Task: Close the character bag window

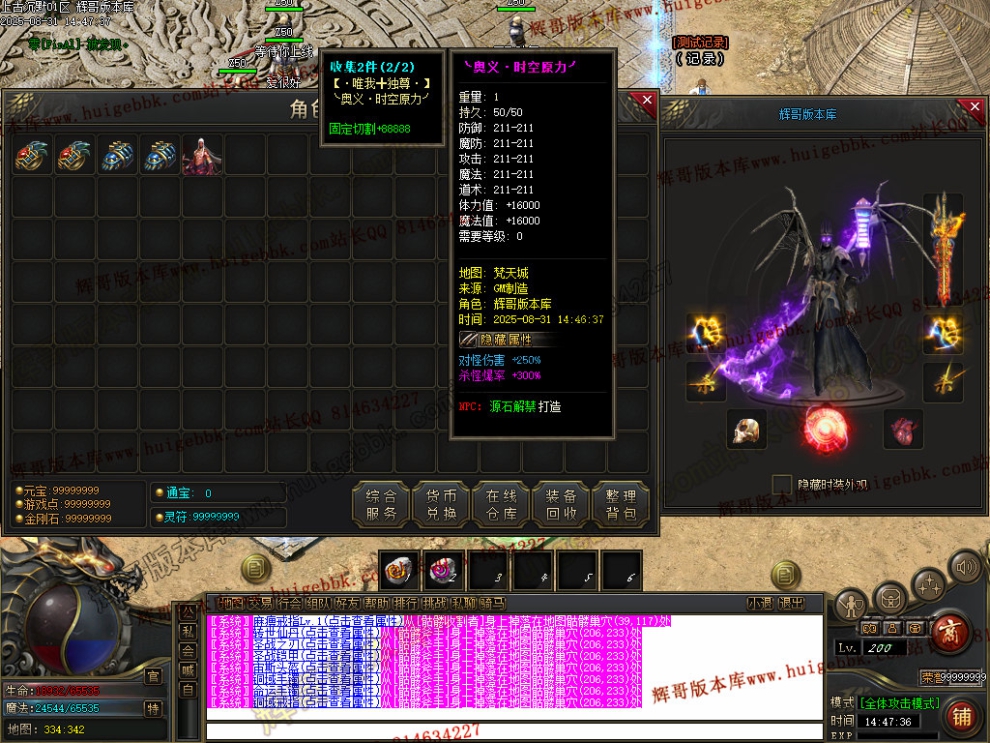Action: 647,101
